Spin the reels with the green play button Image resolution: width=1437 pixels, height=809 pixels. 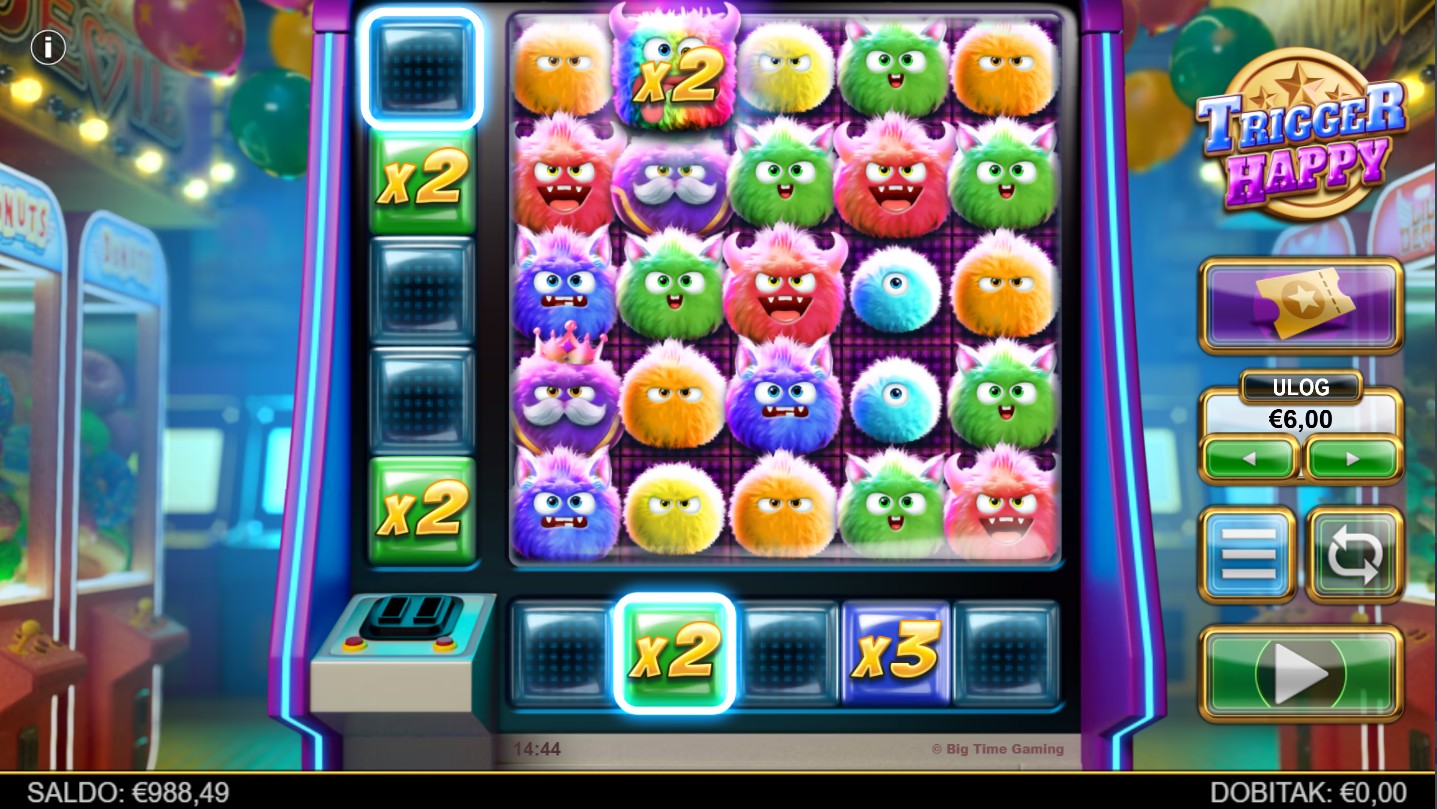(x=1300, y=674)
